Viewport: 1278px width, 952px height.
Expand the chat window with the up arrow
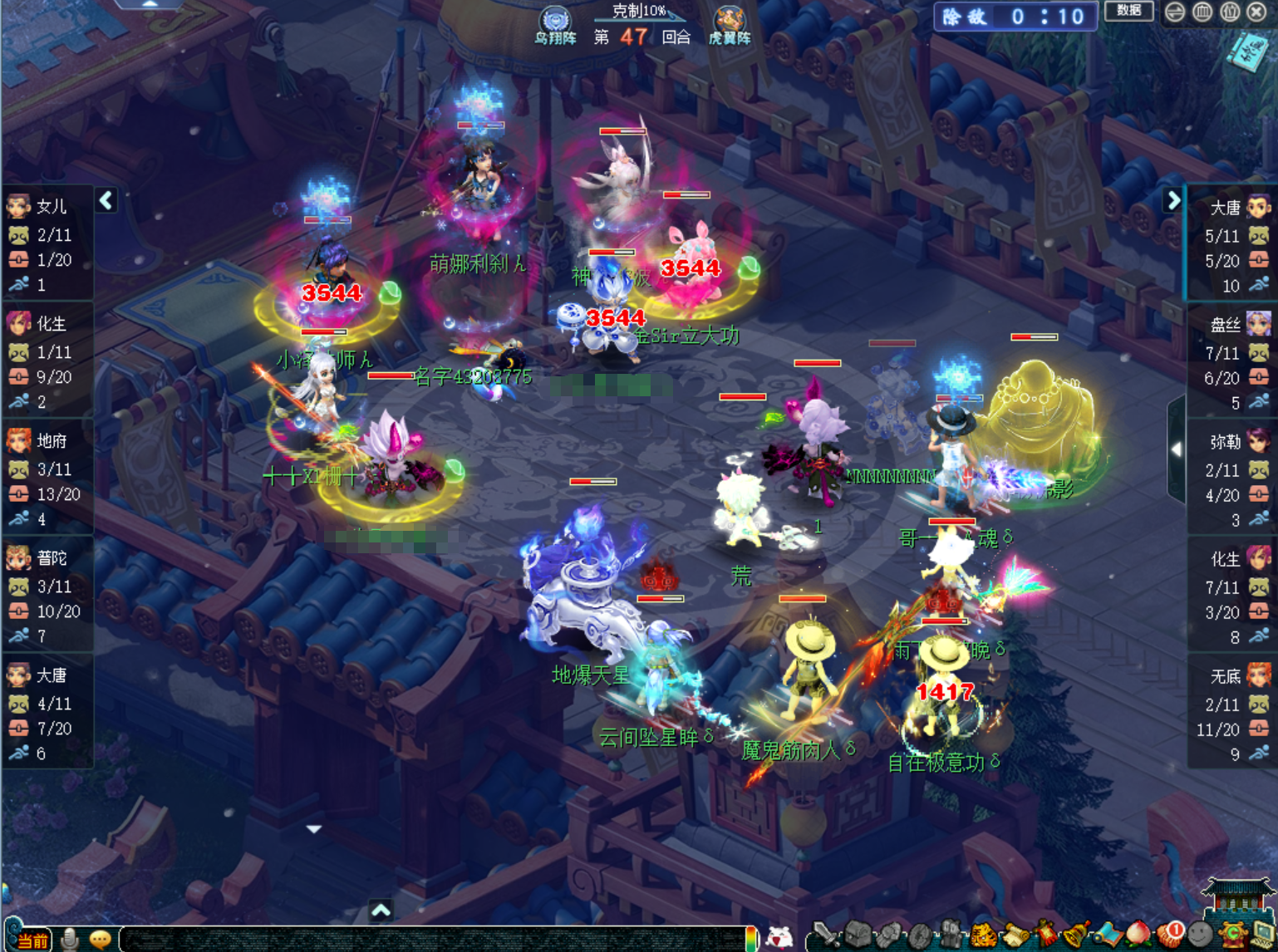click(381, 910)
